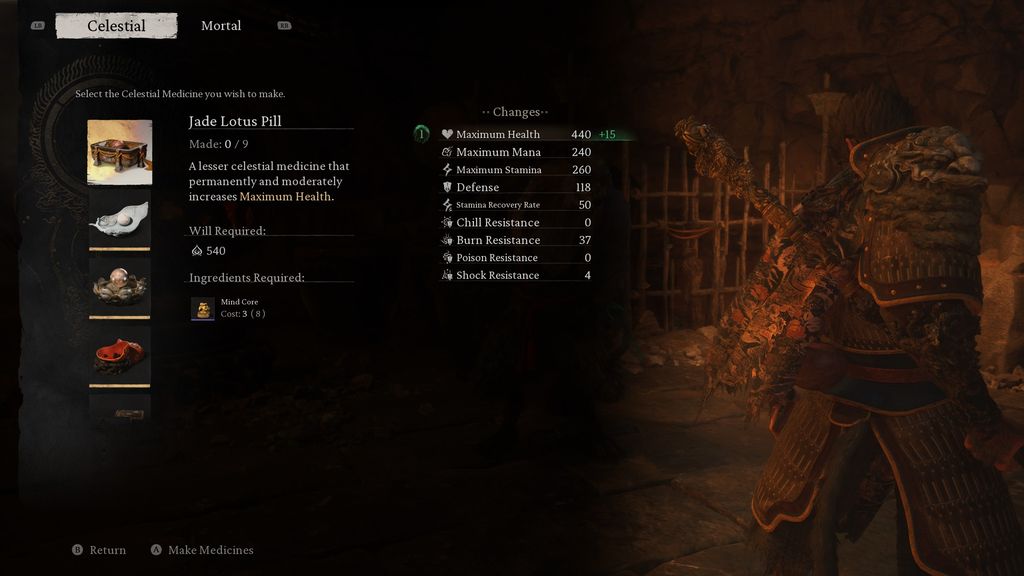Click the Mind Core ingredient icon
The image size is (1024, 576).
click(x=203, y=309)
